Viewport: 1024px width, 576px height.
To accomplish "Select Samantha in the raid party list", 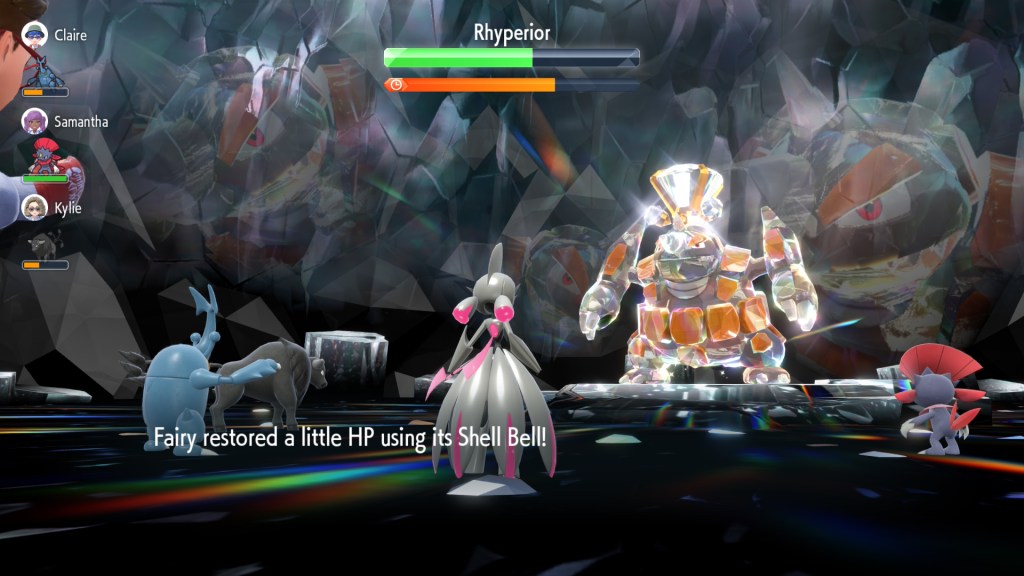I will [x=80, y=121].
